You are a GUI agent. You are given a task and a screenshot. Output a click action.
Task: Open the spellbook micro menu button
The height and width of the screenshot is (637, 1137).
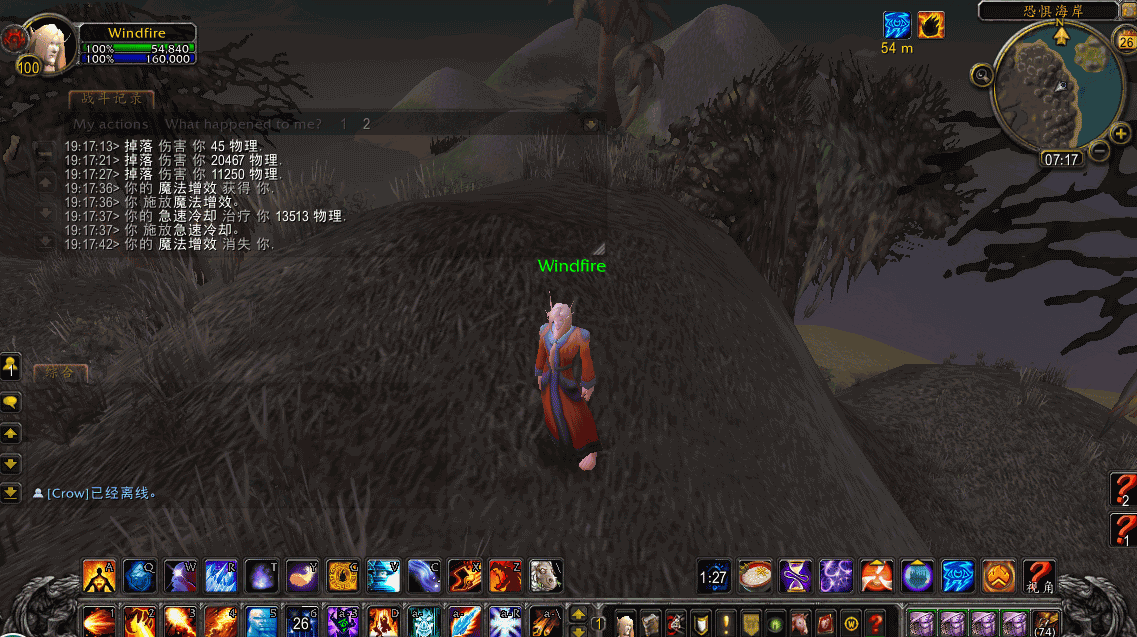(650, 622)
